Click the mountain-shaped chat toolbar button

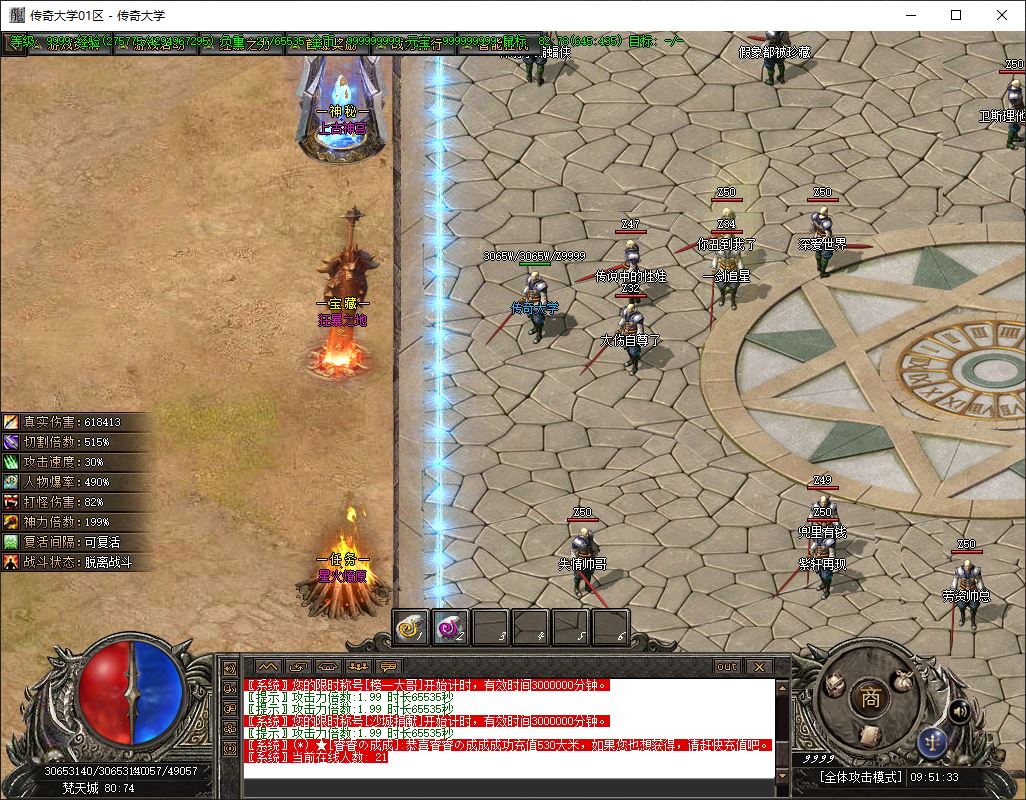(x=267, y=666)
